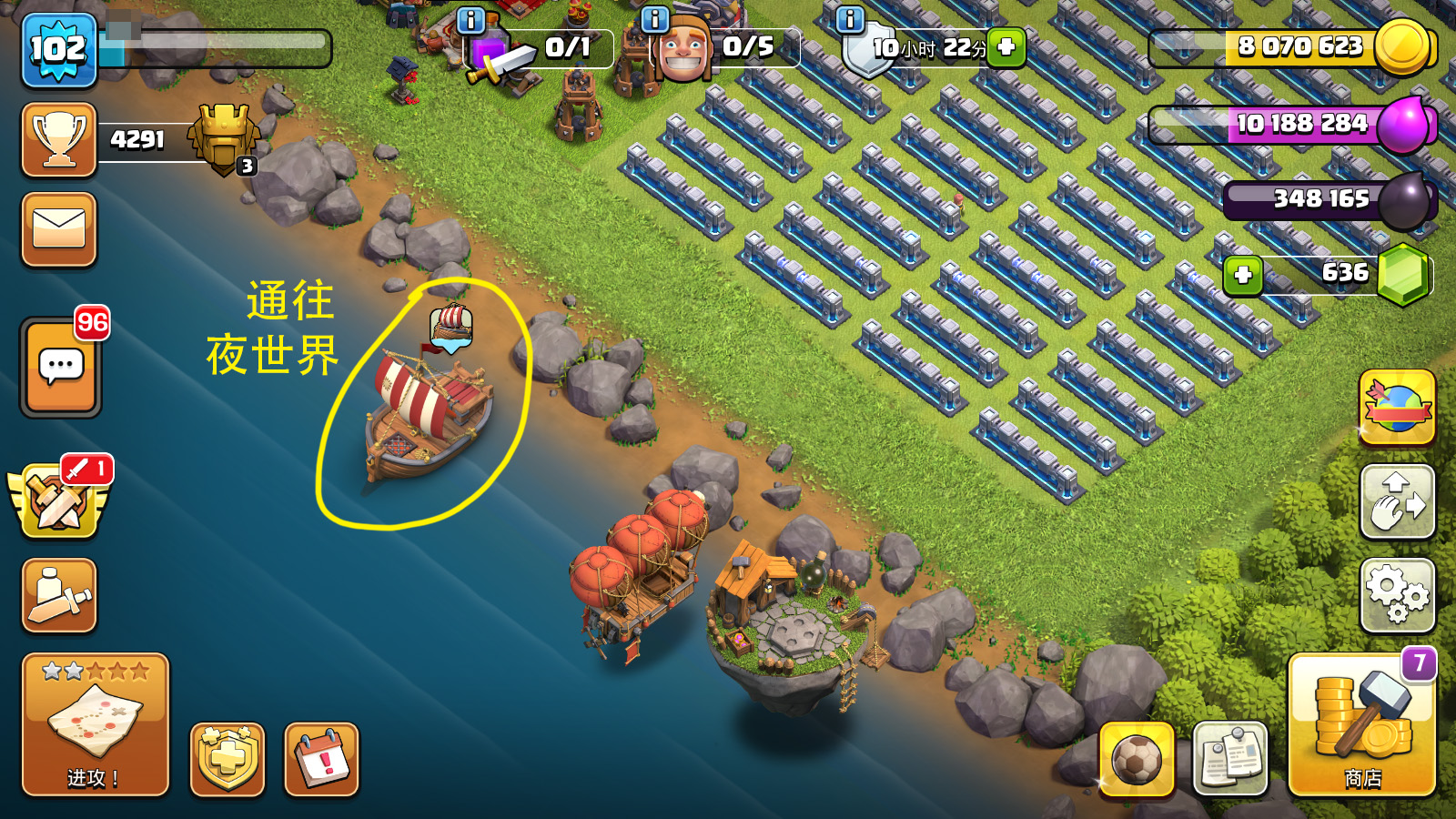Open the newspaper news button

tap(1229, 759)
